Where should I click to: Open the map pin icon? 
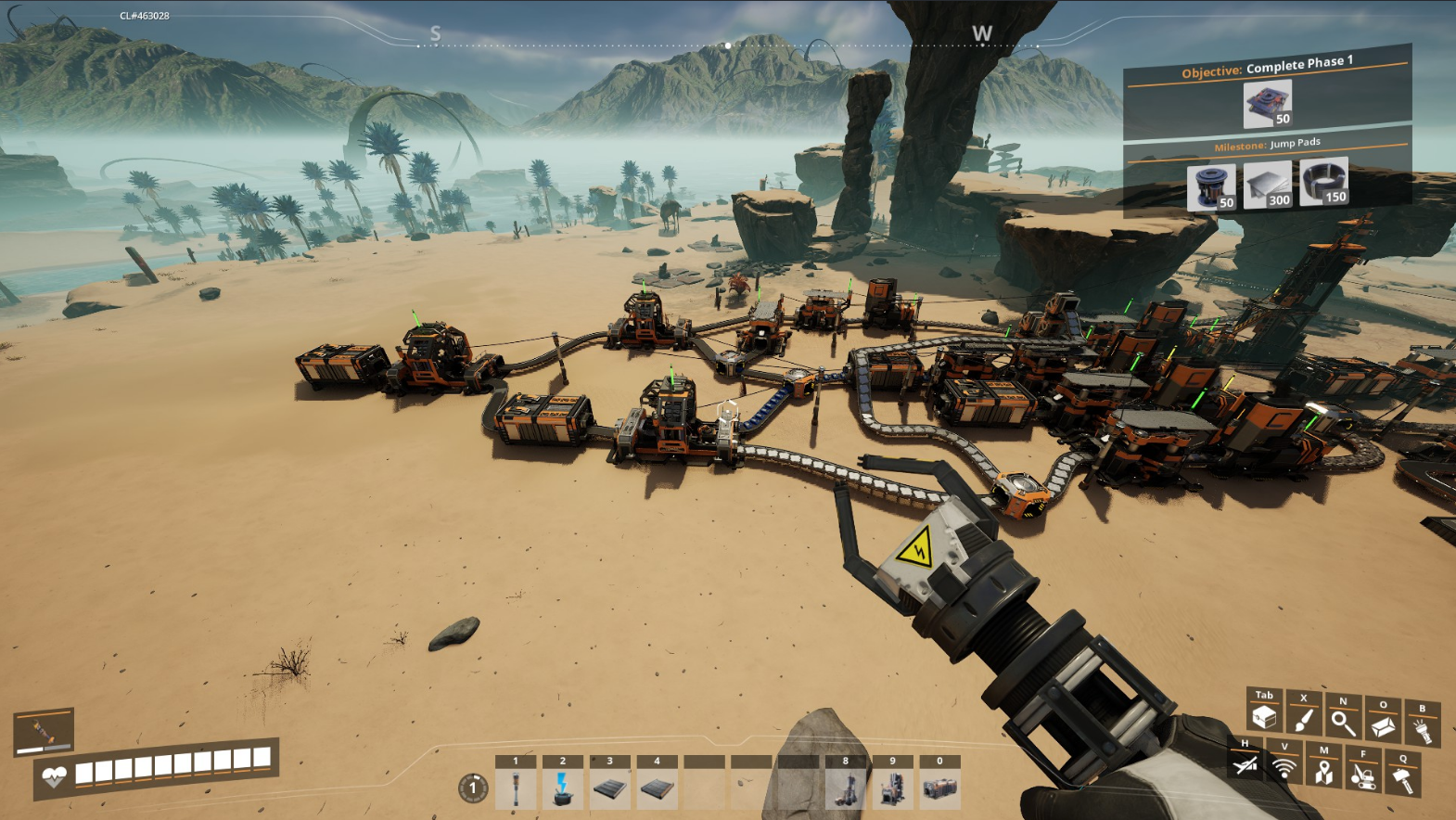tap(1323, 771)
